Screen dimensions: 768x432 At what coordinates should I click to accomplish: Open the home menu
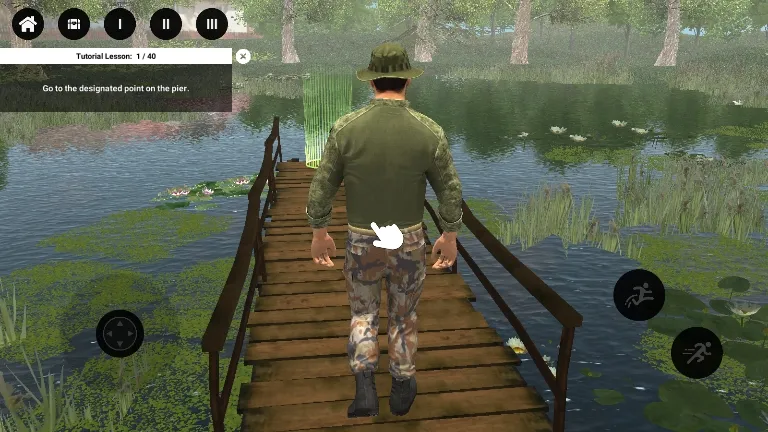[x=28, y=23]
